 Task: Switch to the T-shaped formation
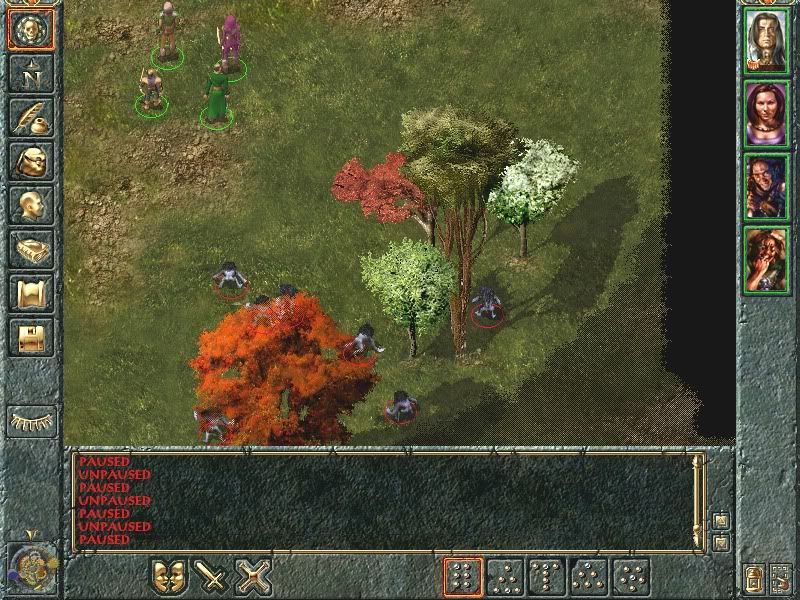coord(547,577)
